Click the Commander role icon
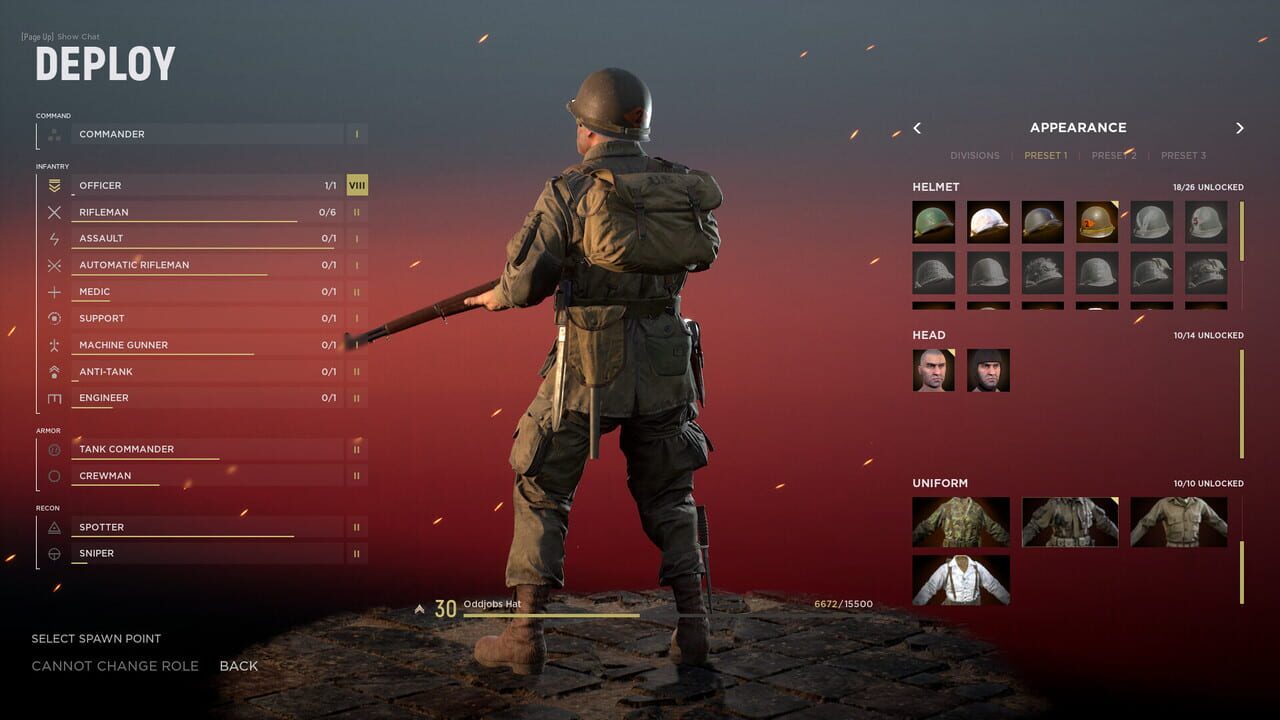Screen dimensions: 1280x720 57,133
